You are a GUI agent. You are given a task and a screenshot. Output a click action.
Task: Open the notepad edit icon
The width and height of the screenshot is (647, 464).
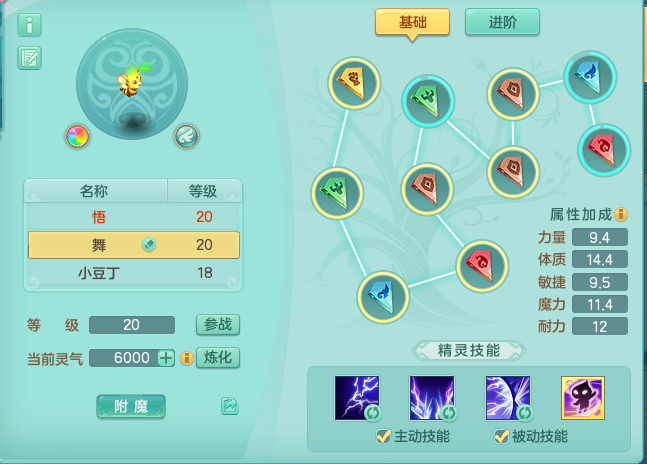pyautogui.click(x=29, y=57)
